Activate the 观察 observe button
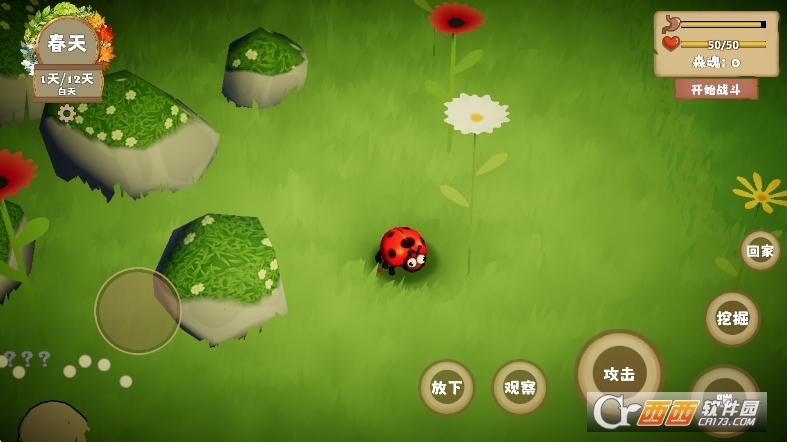Viewport: 787px width, 442px height. (x=519, y=387)
